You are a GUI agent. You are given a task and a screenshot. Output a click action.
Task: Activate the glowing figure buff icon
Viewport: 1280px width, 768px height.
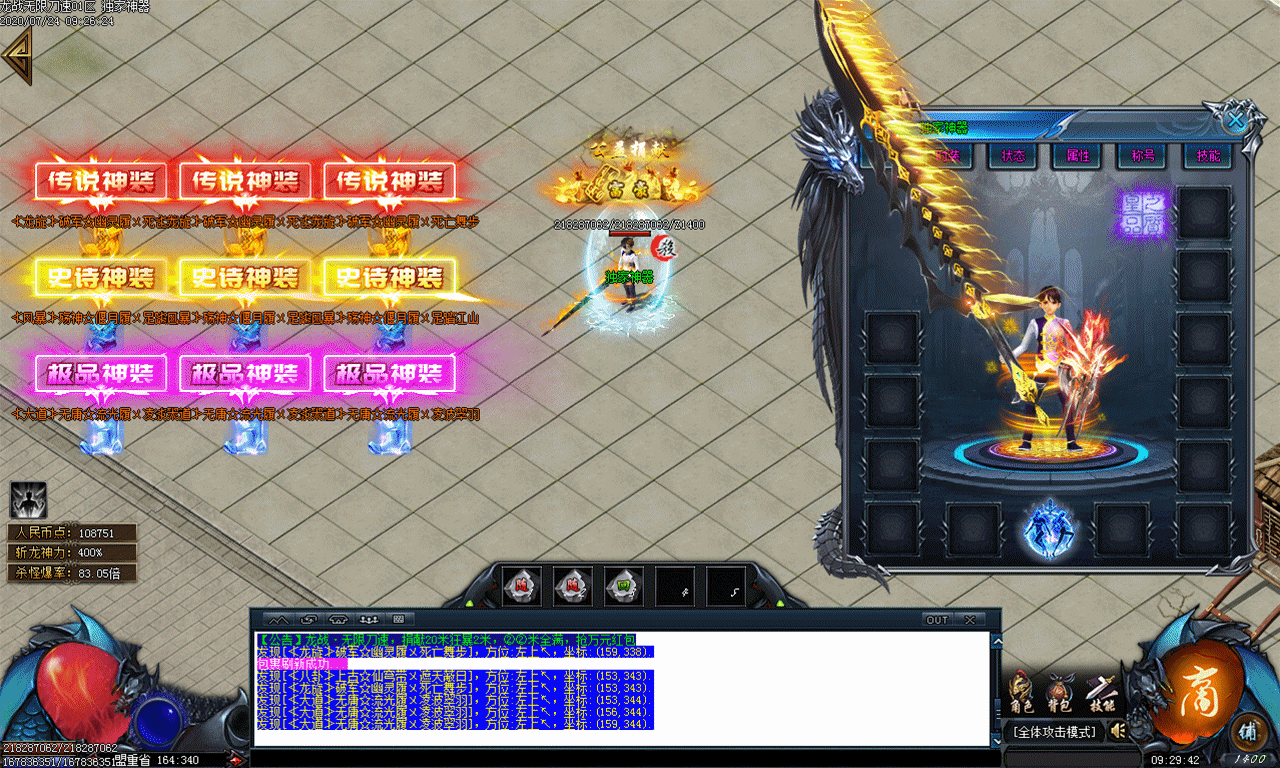(28, 500)
